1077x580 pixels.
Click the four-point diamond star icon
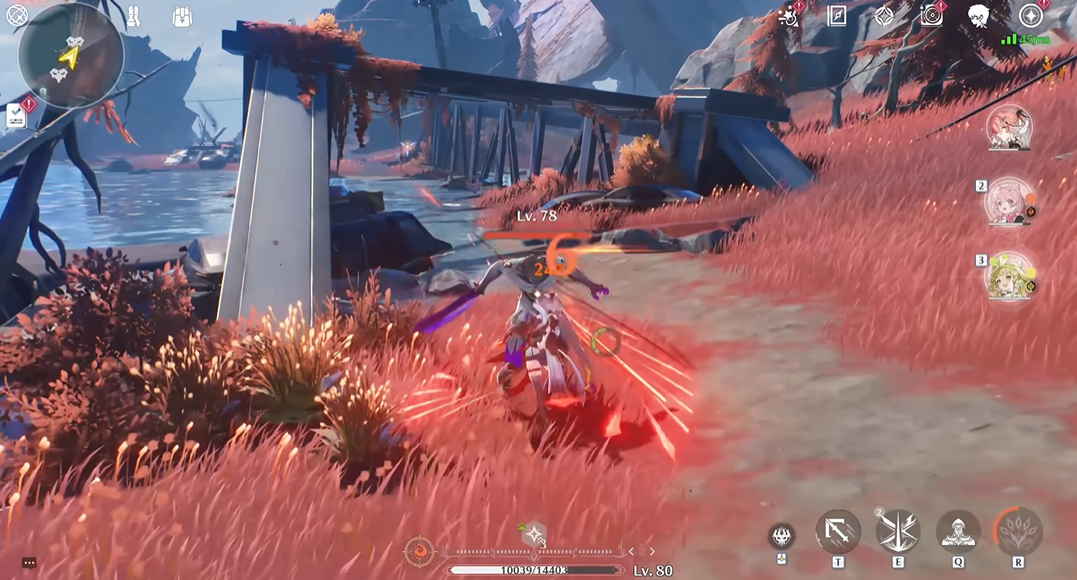point(884,16)
